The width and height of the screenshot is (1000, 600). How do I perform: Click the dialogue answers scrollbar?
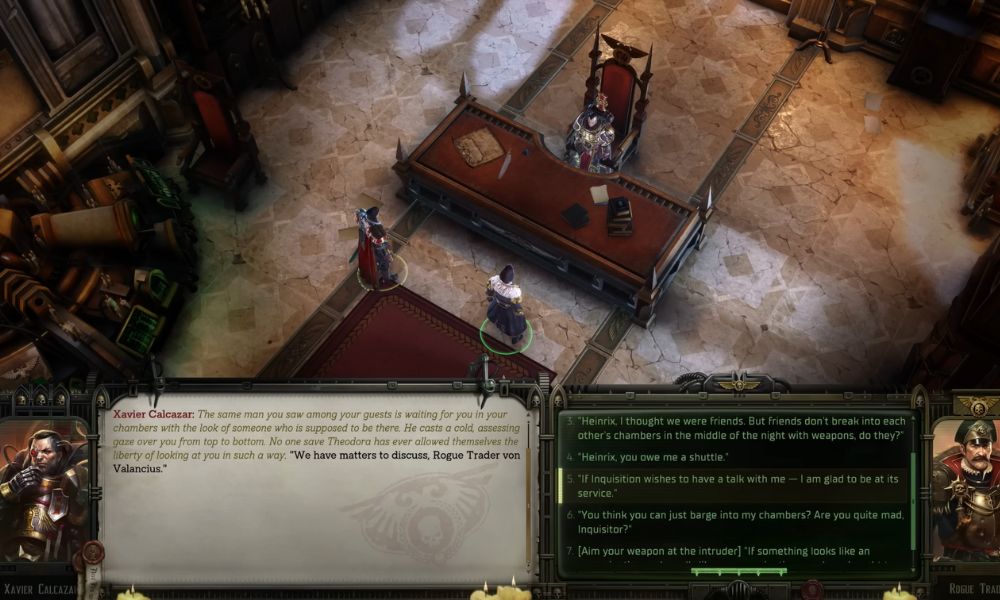[912, 490]
